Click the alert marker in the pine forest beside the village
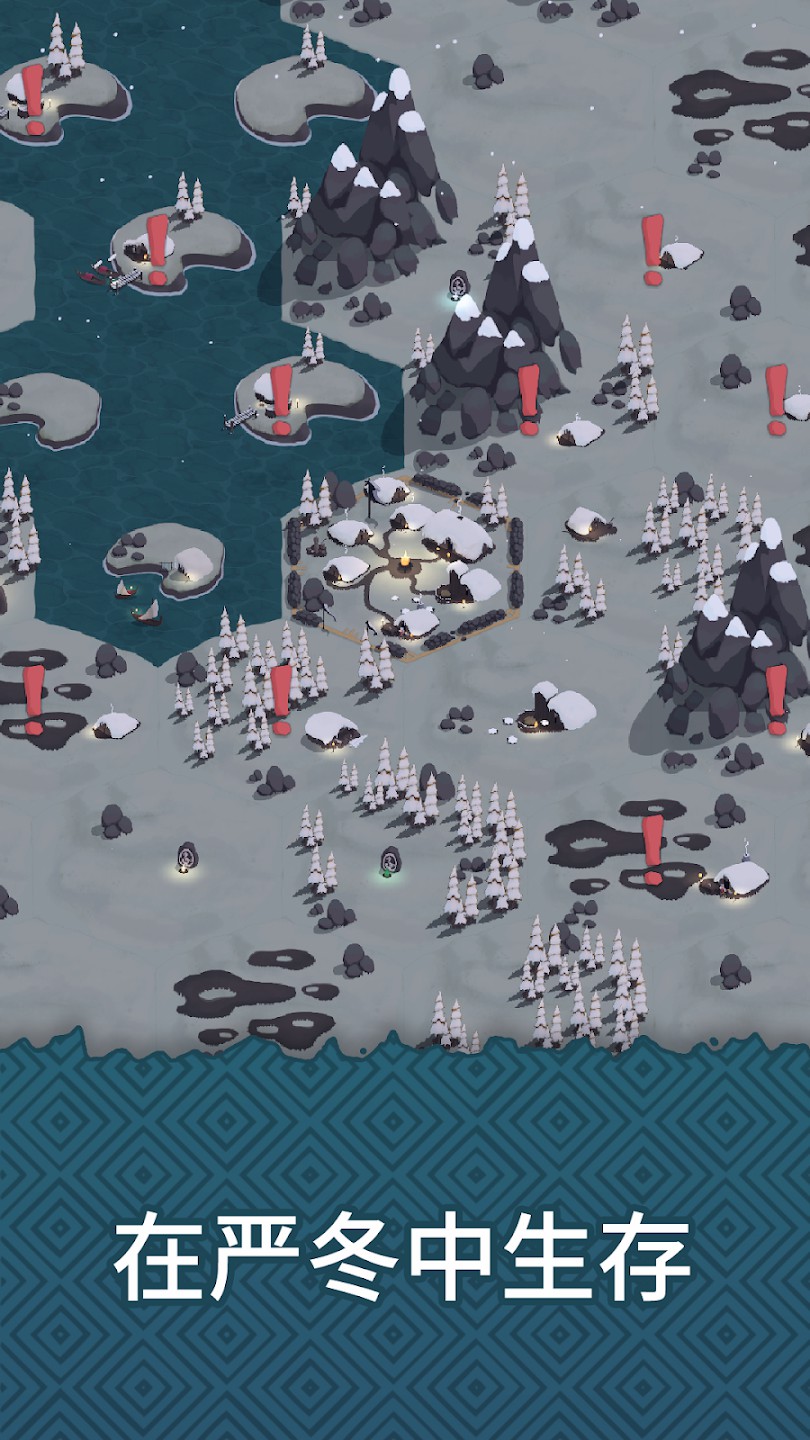 pos(282,695)
